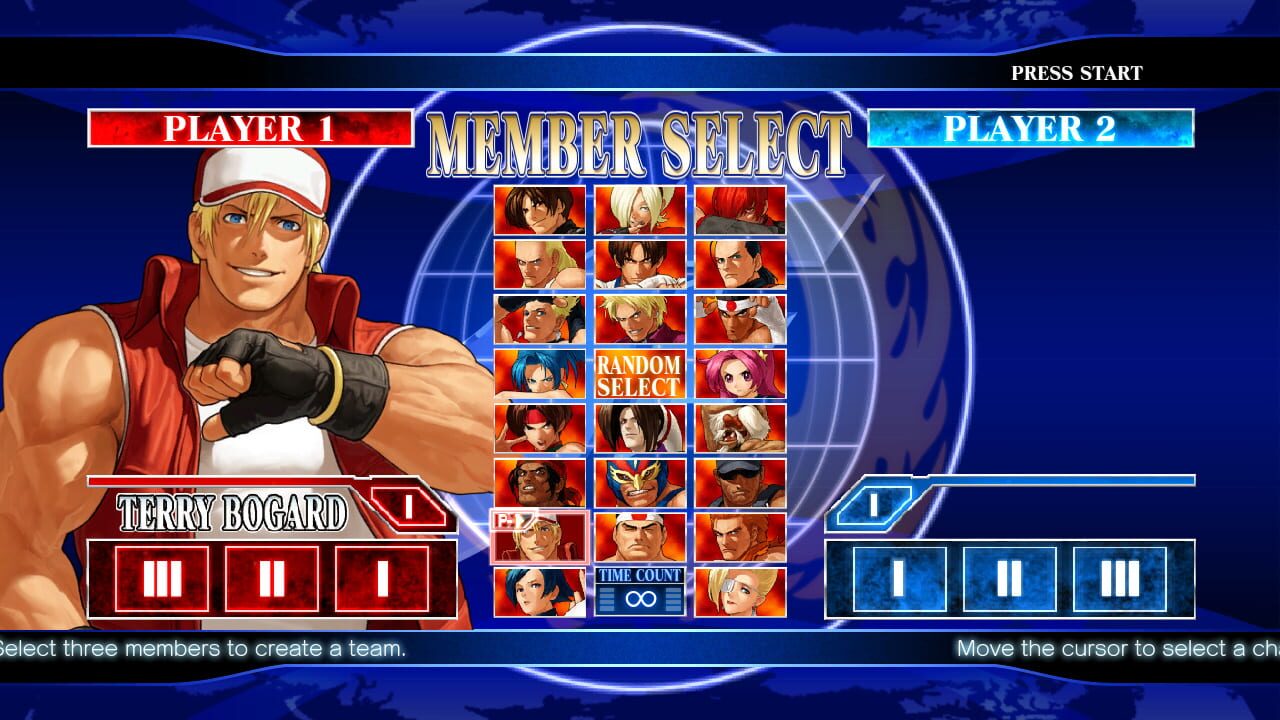This screenshot has width=1280, height=720.
Task: Choose the eagle-masked wrestler portrait
Action: pyautogui.click(x=641, y=482)
